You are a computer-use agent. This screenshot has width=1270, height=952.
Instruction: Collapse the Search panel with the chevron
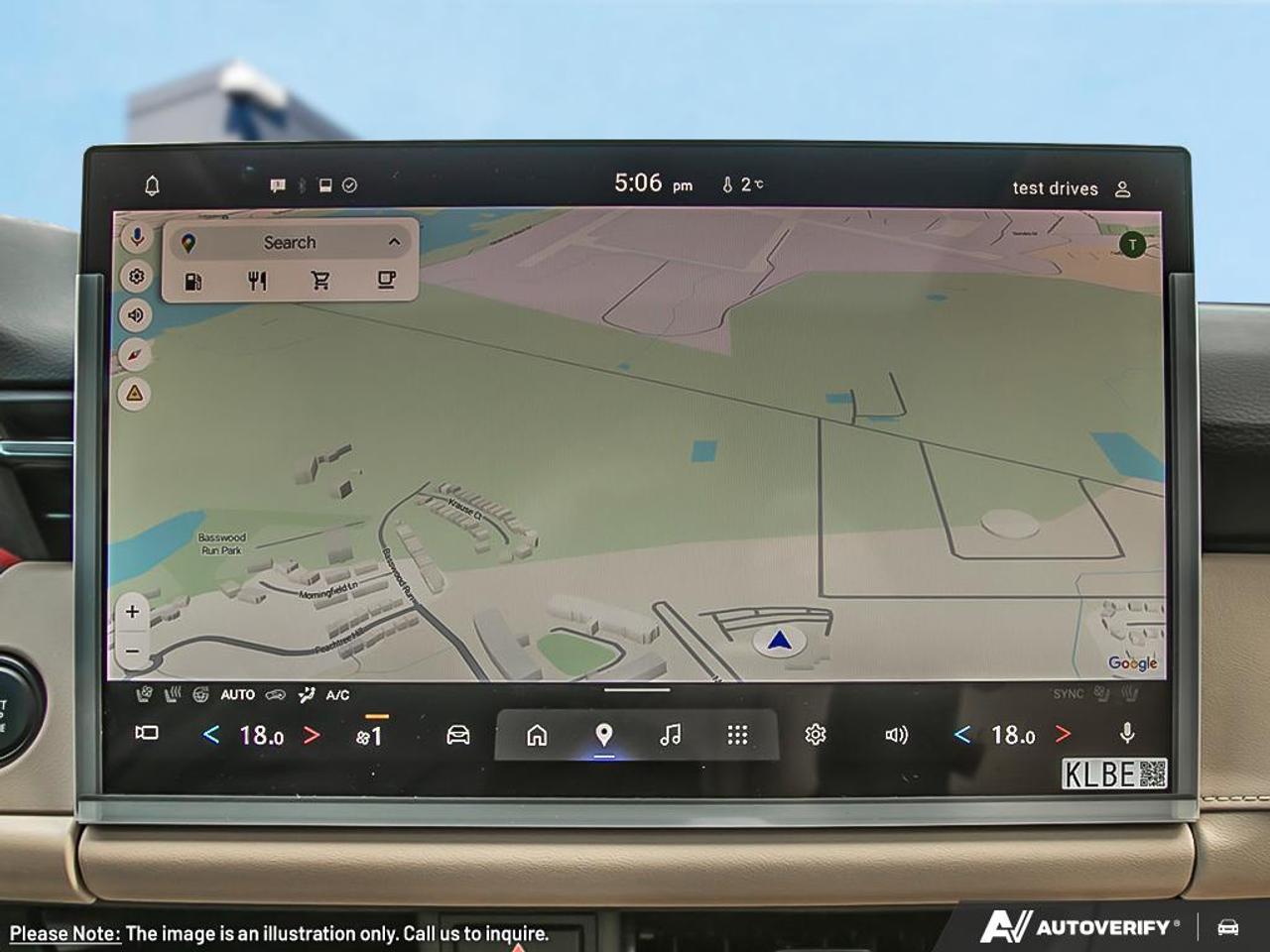click(394, 243)
